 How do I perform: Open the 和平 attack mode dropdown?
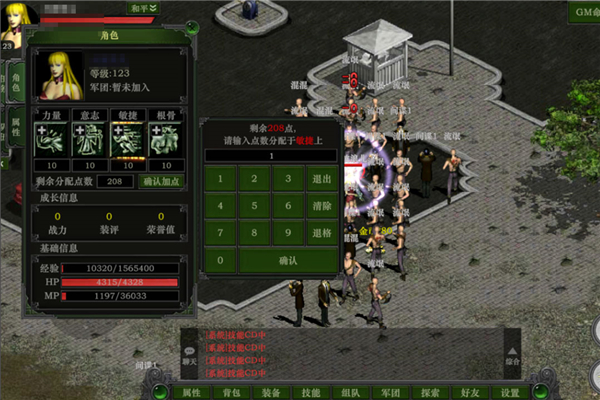tap(142, 8)
